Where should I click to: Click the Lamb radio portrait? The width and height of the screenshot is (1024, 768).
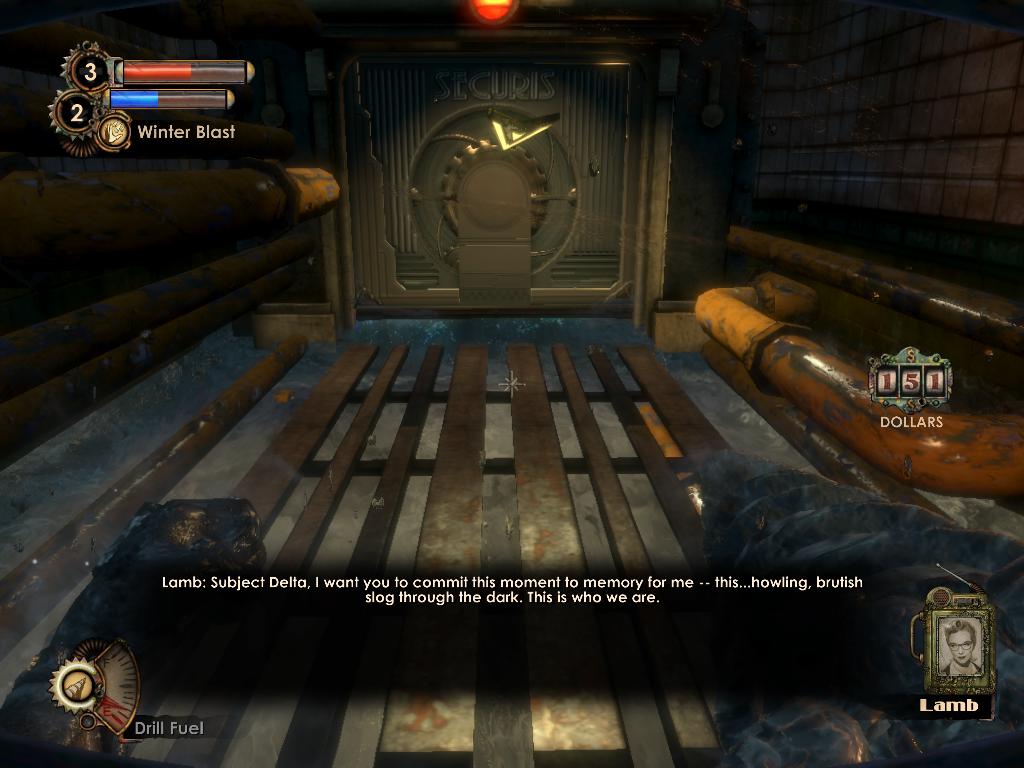957,643
